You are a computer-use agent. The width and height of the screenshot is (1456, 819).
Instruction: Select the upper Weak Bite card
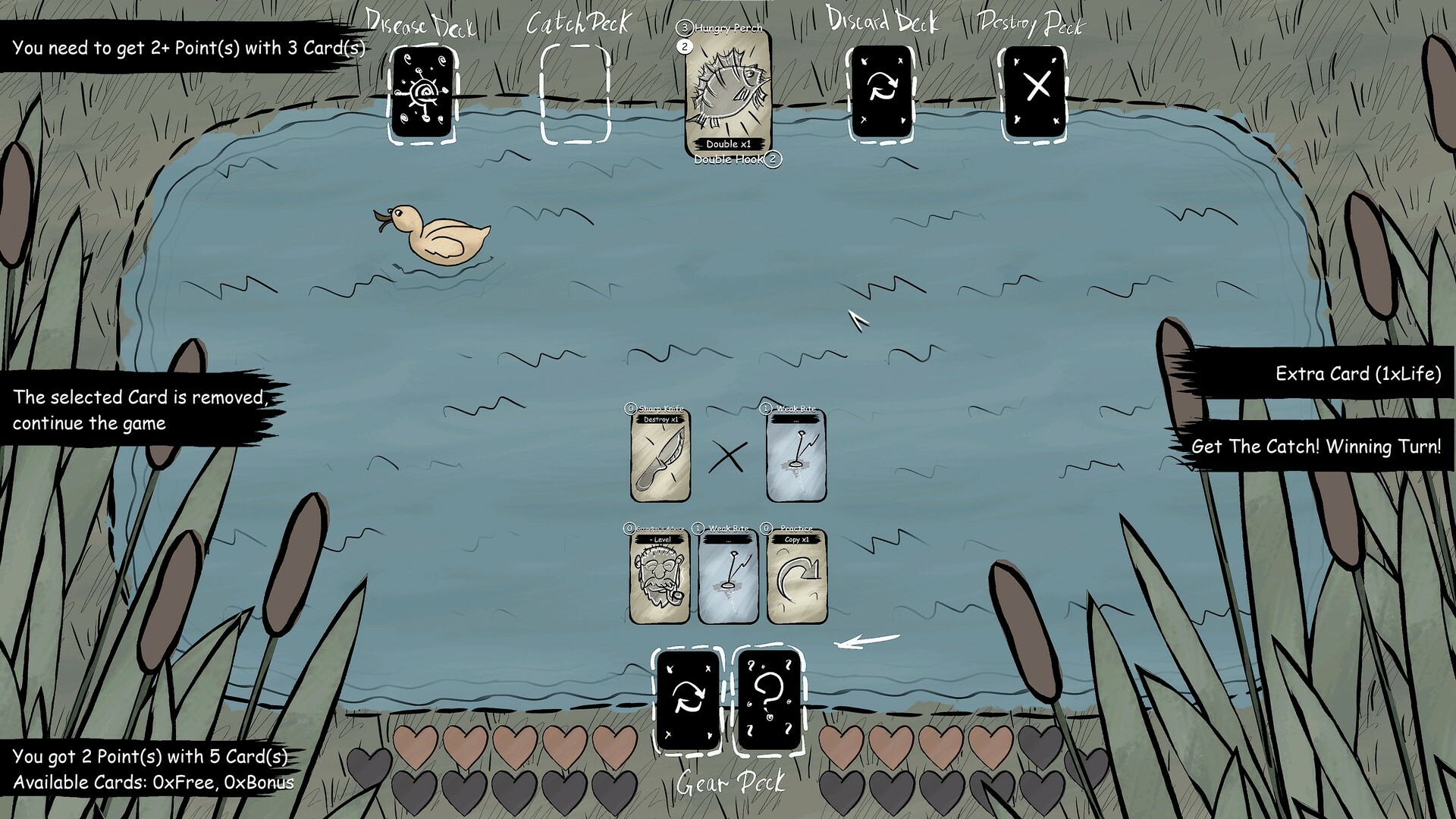coord(791,455)
